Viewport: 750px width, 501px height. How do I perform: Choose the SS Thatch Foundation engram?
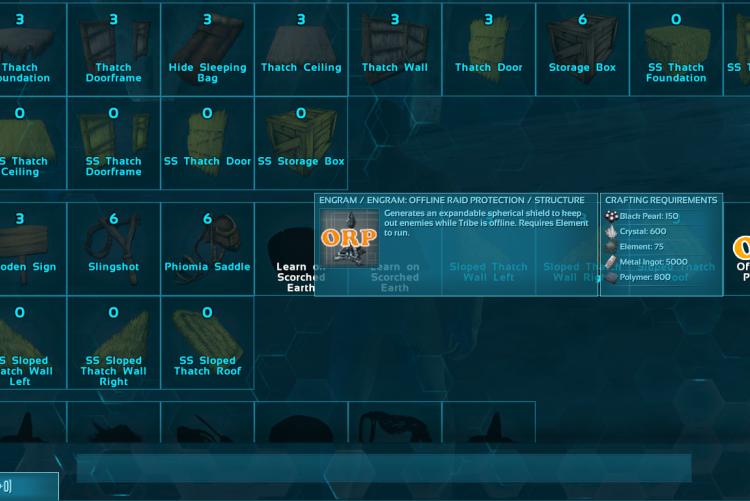coord(676,48)
